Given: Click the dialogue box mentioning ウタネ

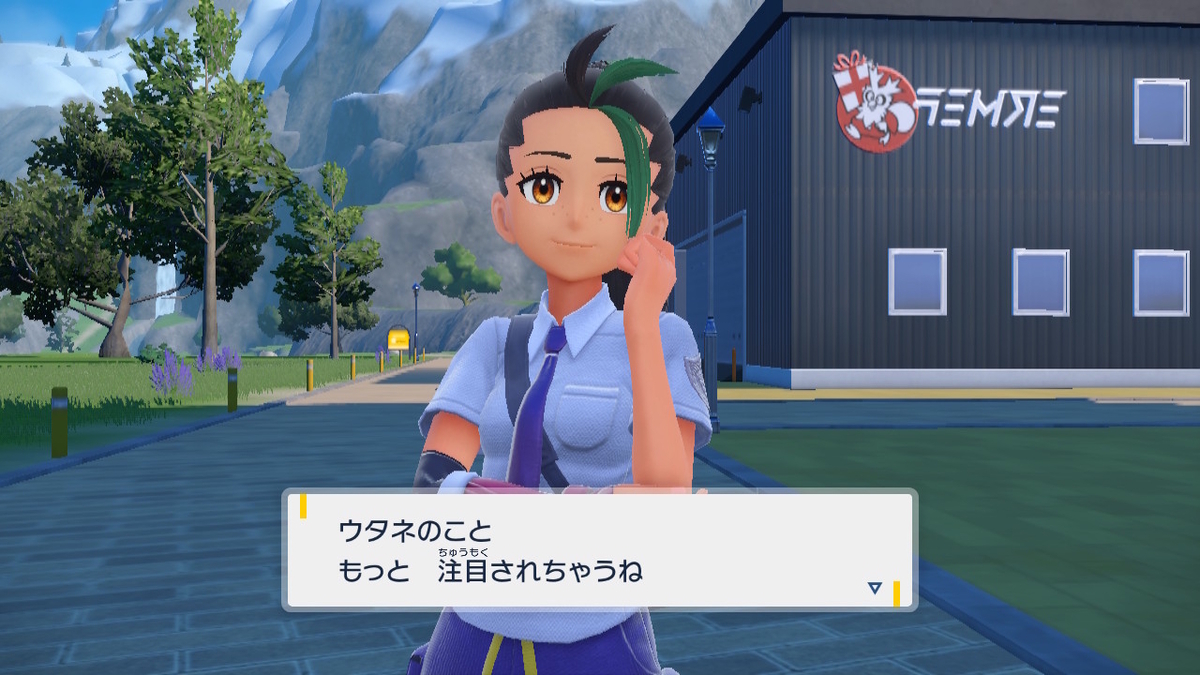Looking at the screenshot, I should [x=600, y=549].
